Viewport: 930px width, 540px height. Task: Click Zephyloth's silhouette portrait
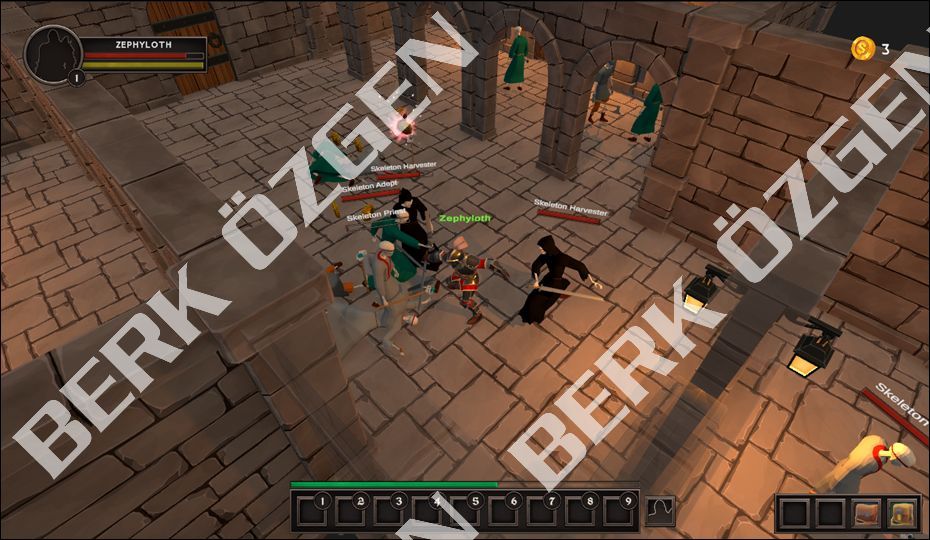pos(52,53)
